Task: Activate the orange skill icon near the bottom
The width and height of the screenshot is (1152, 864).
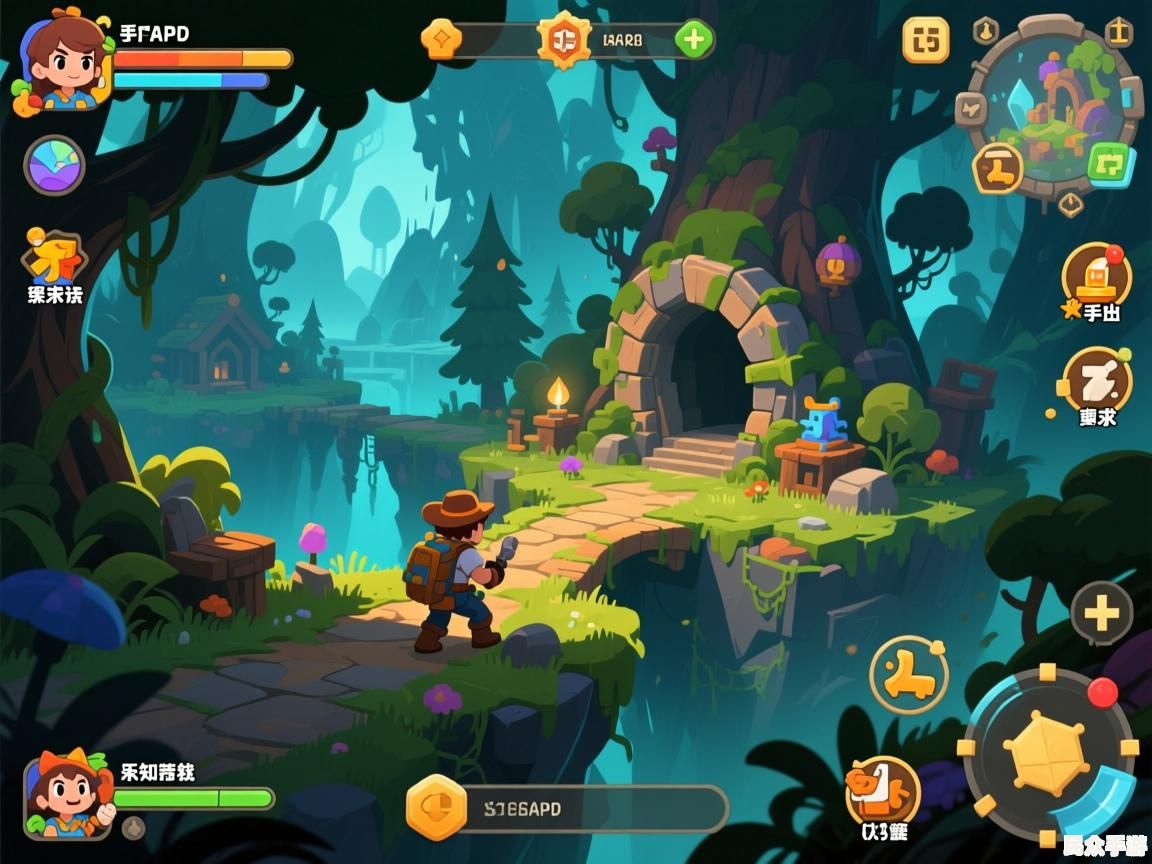Action: coord(882,789)
